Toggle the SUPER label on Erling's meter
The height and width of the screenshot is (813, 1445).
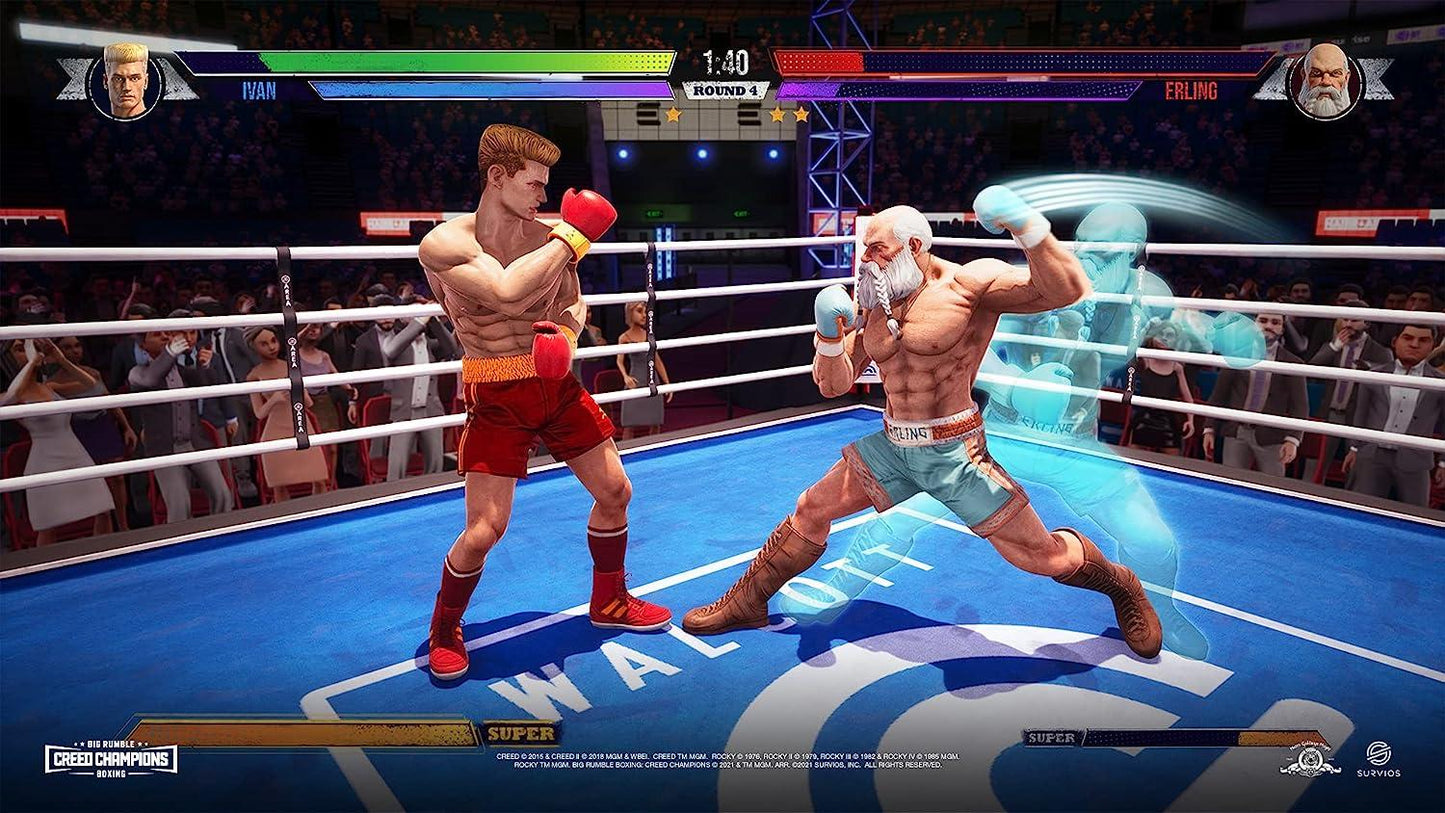click(1049, 737)
